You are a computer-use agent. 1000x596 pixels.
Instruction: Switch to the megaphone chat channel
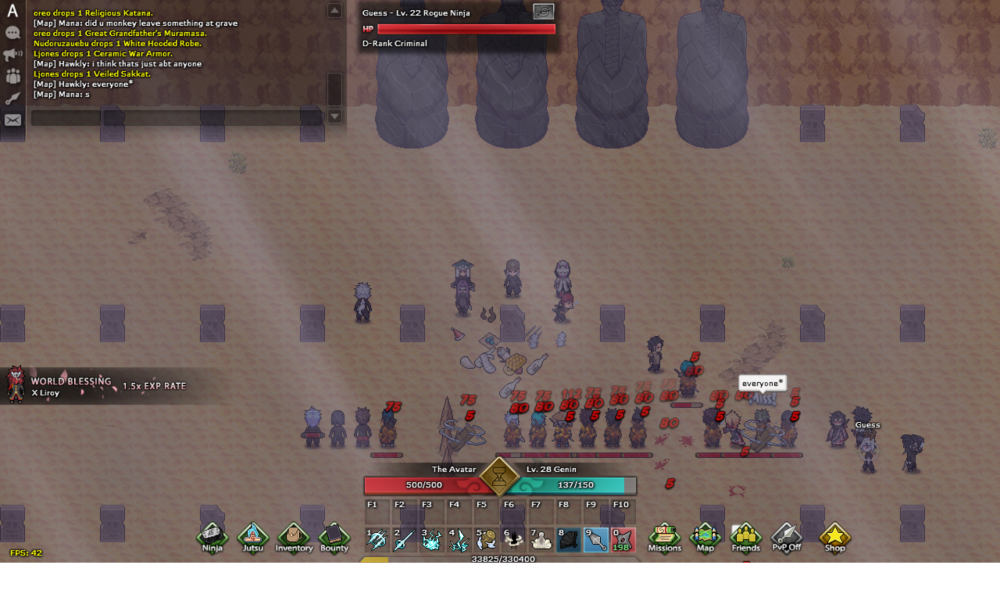point(13,54)
